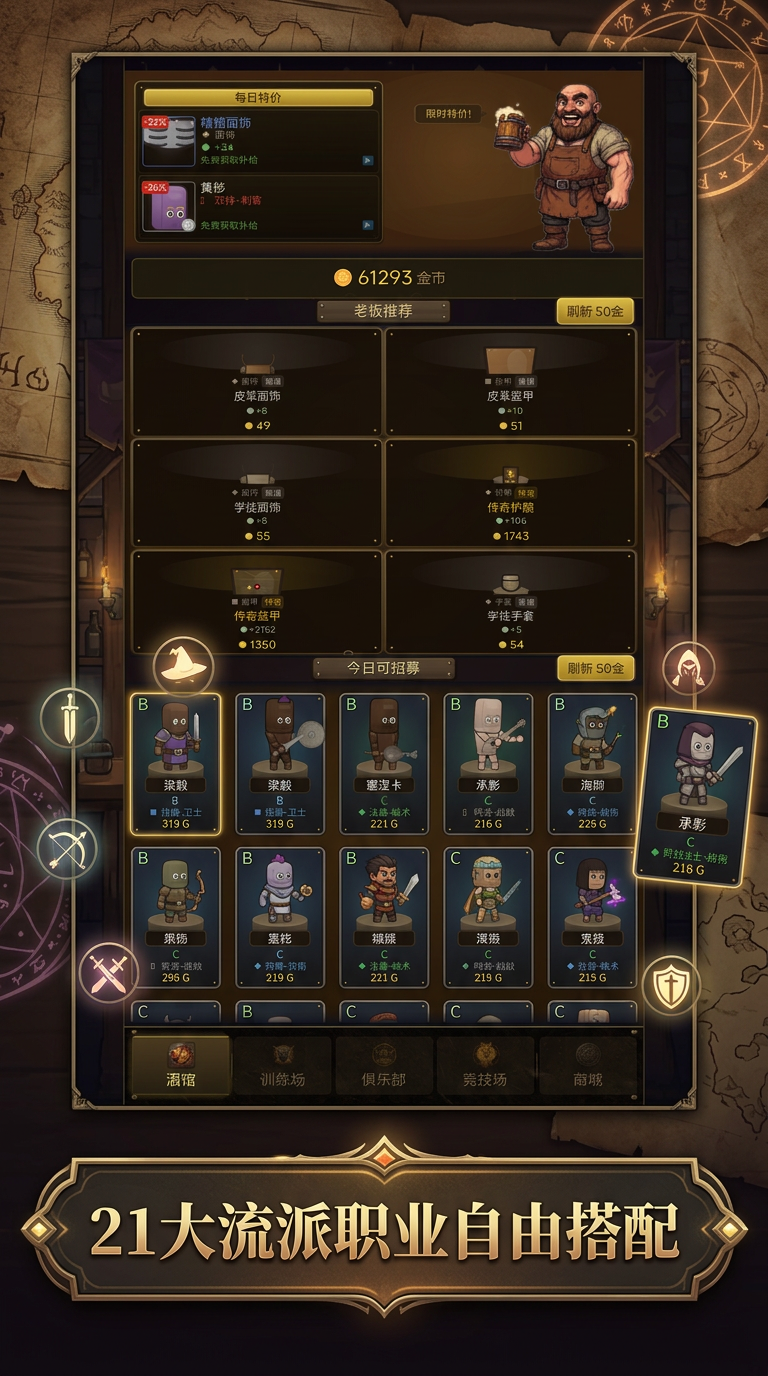
Task: Choose the 学徒面饰 item costing 55
Action: coord(257,492)
